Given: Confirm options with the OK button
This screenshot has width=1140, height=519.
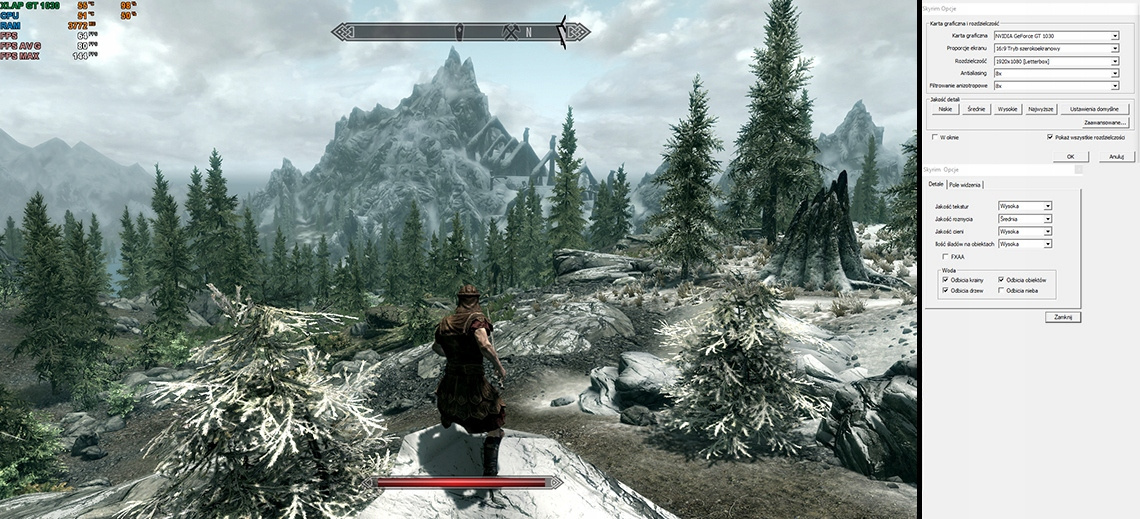Looking at the screenshot, I should point(1070,156).
